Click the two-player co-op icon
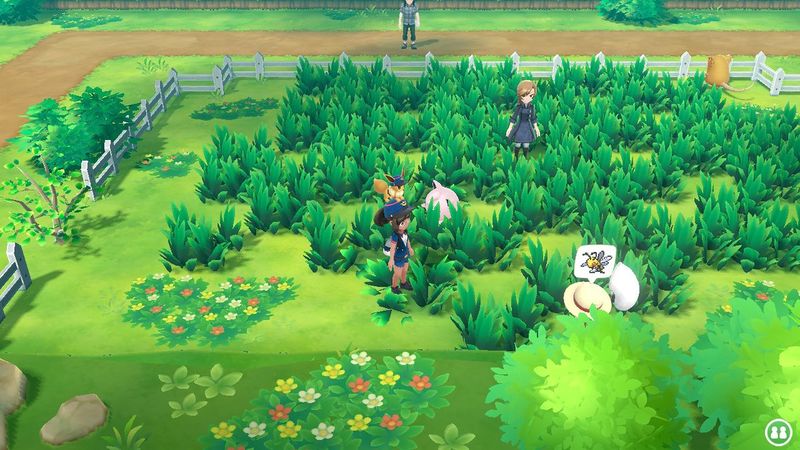This screenshot has width=800, height=450. tap(775, 431)
